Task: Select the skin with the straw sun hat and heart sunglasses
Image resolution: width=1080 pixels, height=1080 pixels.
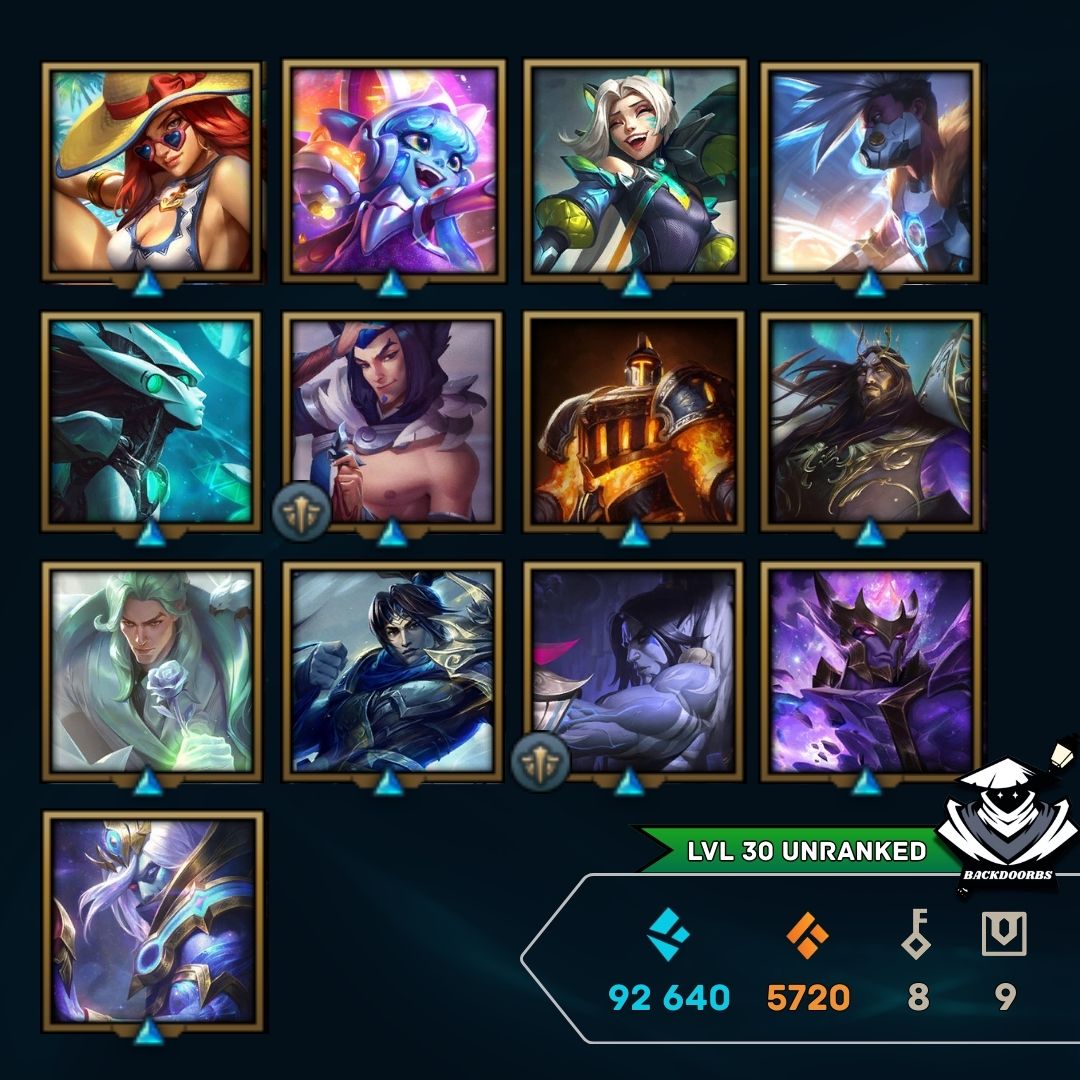Action: tap(151, 172)
